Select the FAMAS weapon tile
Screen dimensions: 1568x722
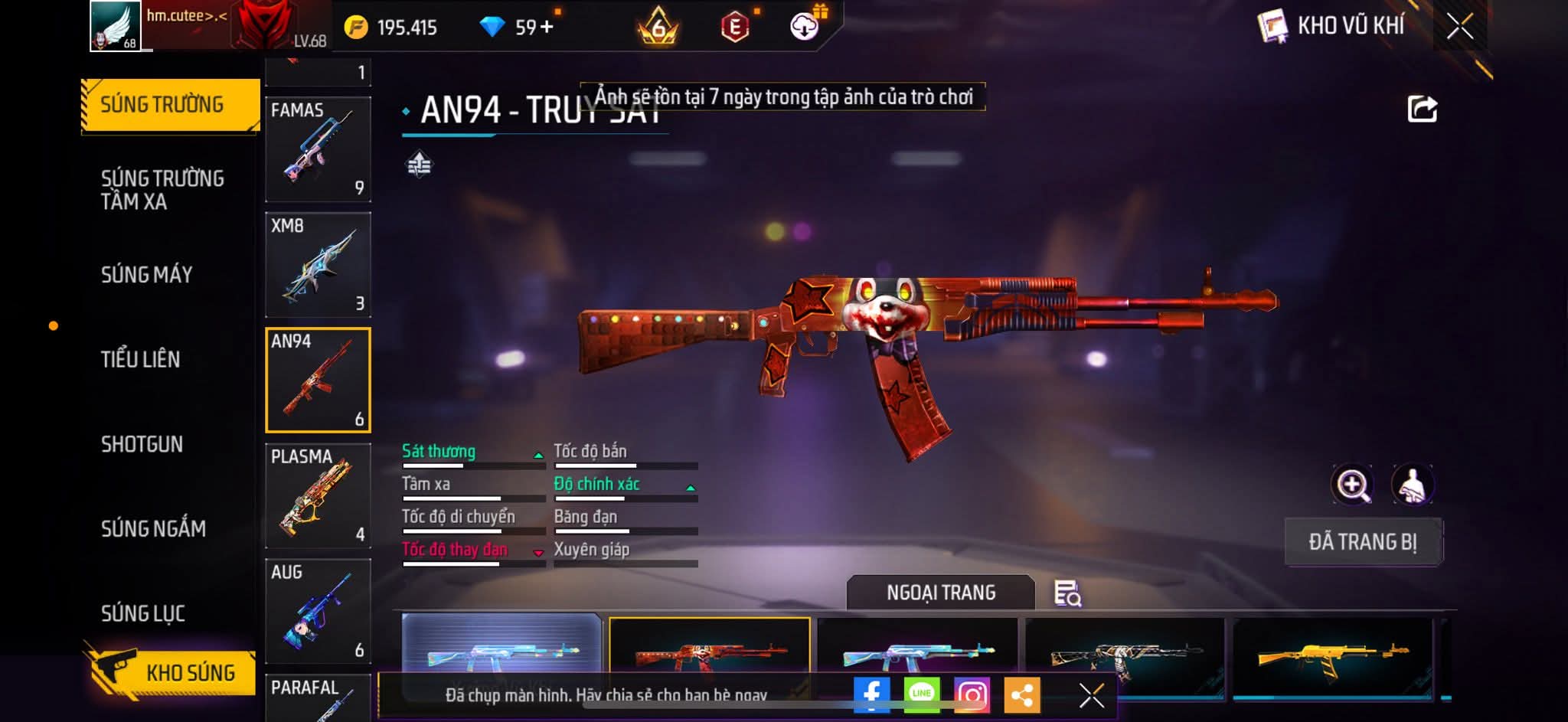tap(318, 149)
